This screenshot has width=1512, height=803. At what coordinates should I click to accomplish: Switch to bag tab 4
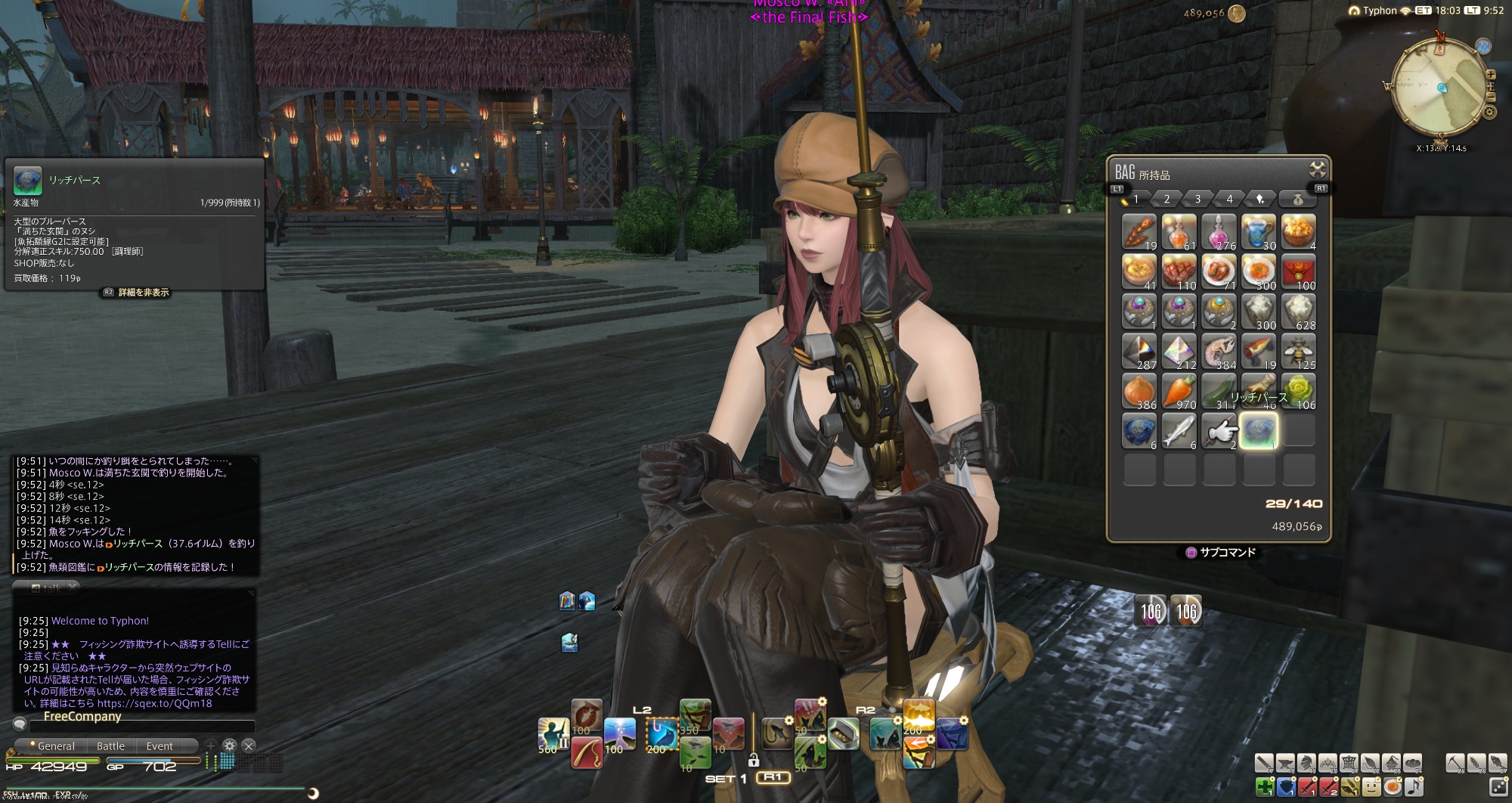[x=1229, y=199]
